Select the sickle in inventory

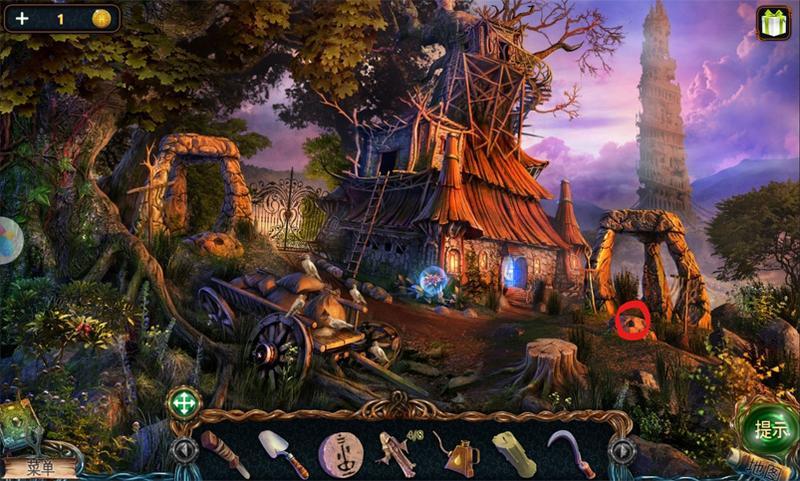click(571, 453)
